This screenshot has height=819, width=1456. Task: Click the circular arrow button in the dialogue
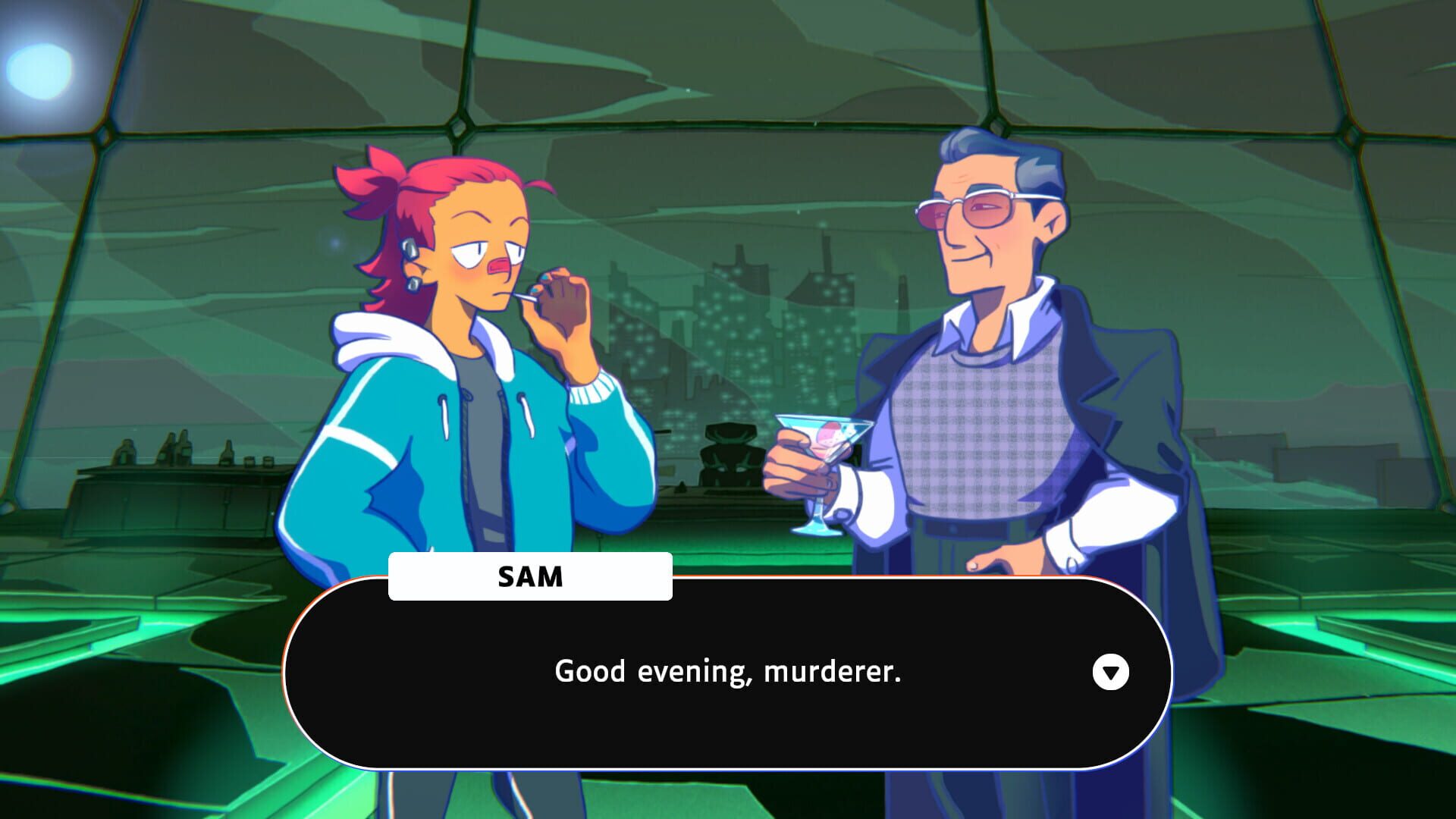point(1112,672)
